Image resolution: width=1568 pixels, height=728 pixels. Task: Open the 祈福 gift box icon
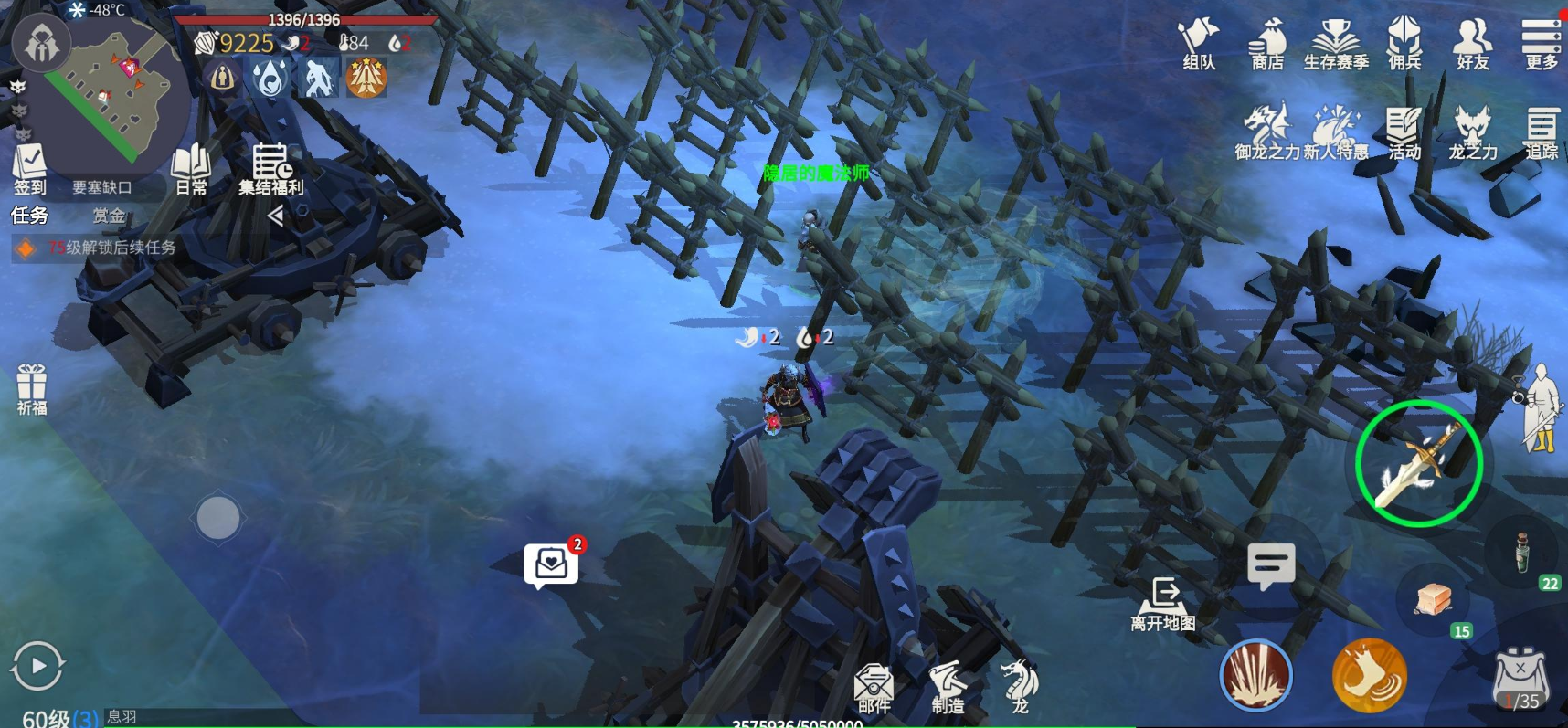tap(32, 389)
